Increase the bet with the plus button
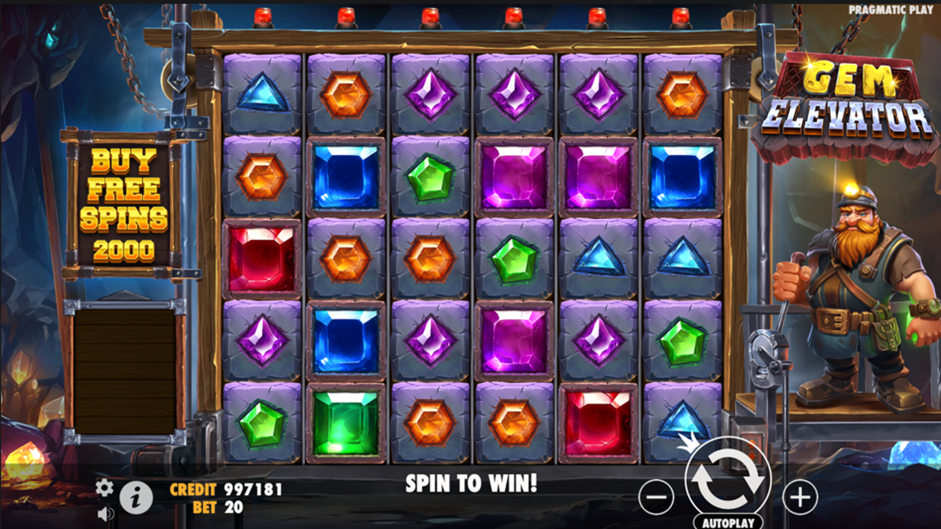Image resolution: width=941 pixels, height=529 pixels. 800,496
